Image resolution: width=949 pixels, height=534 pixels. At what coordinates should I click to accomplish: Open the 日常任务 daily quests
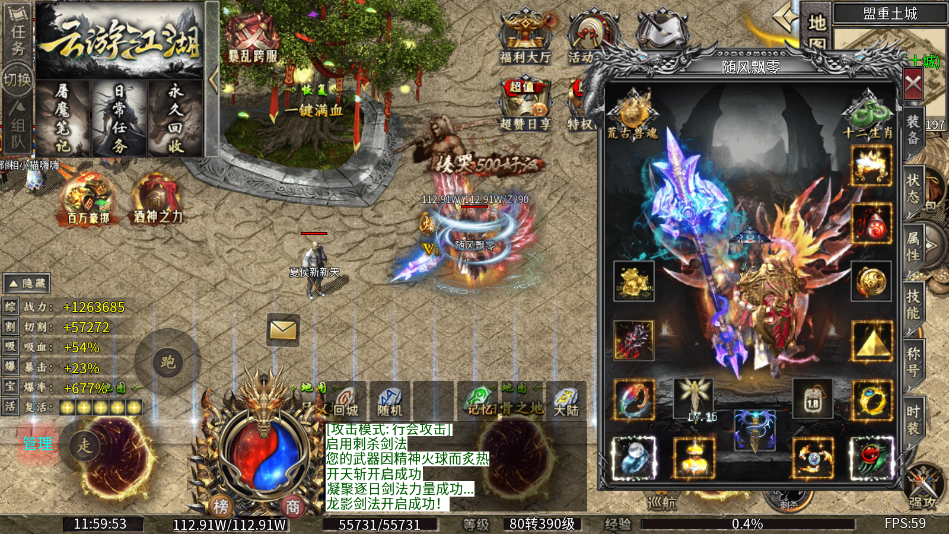pyautogui.click(x=118, y=119)
